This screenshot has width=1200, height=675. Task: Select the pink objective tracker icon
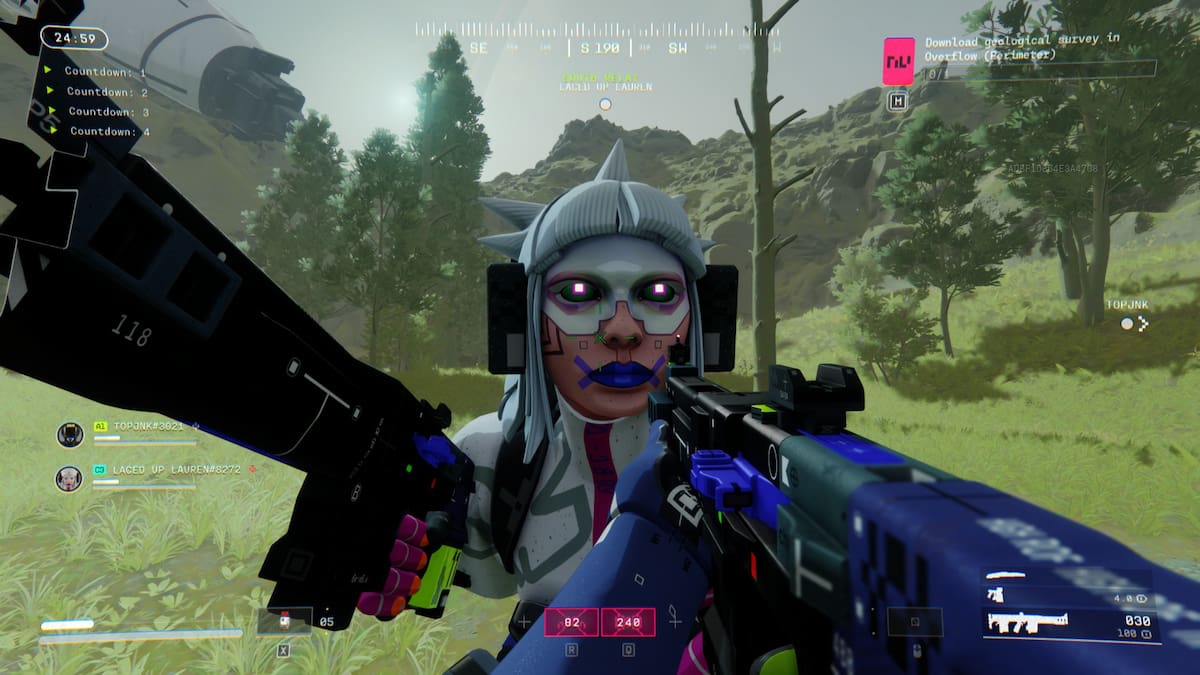tap(898, 61)
